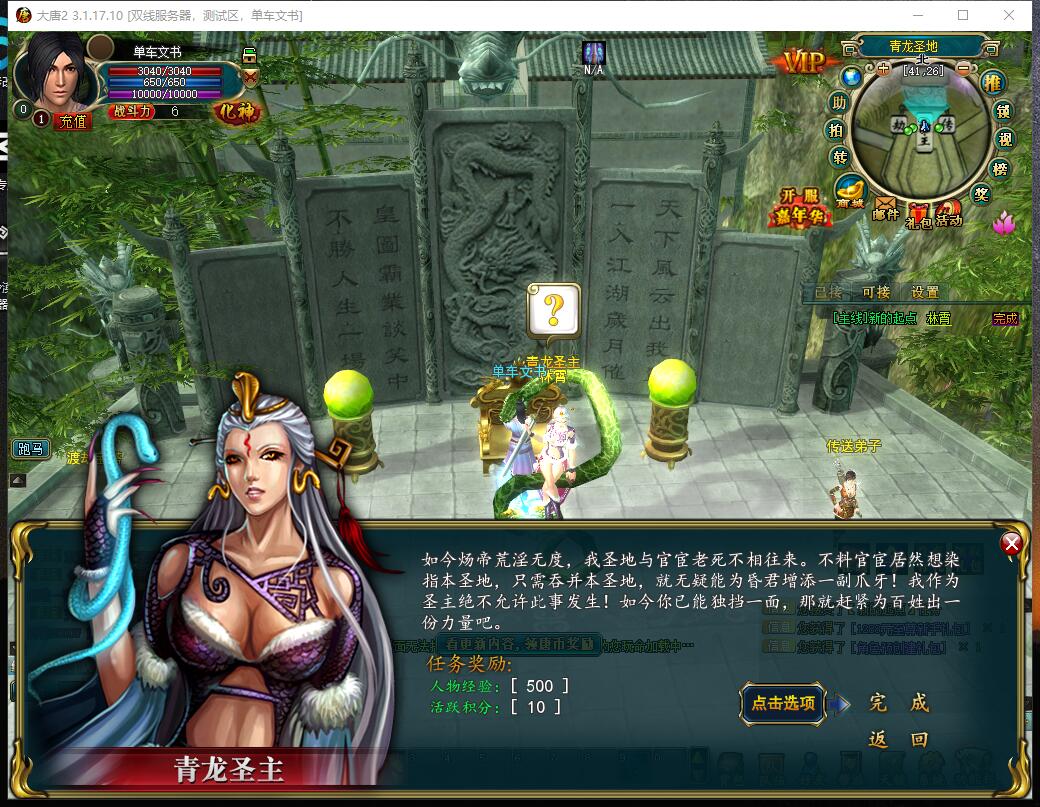Open the 商城 gold ingot shop
The image size is (1040, 807).
851,190
